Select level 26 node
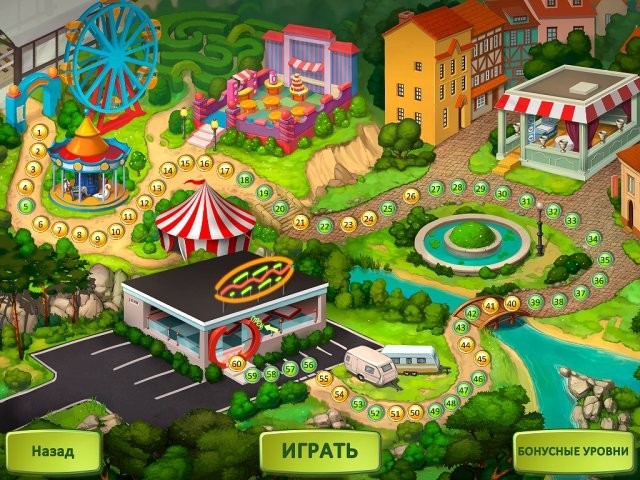Screen dimensions: 640x480 point(411,196)
